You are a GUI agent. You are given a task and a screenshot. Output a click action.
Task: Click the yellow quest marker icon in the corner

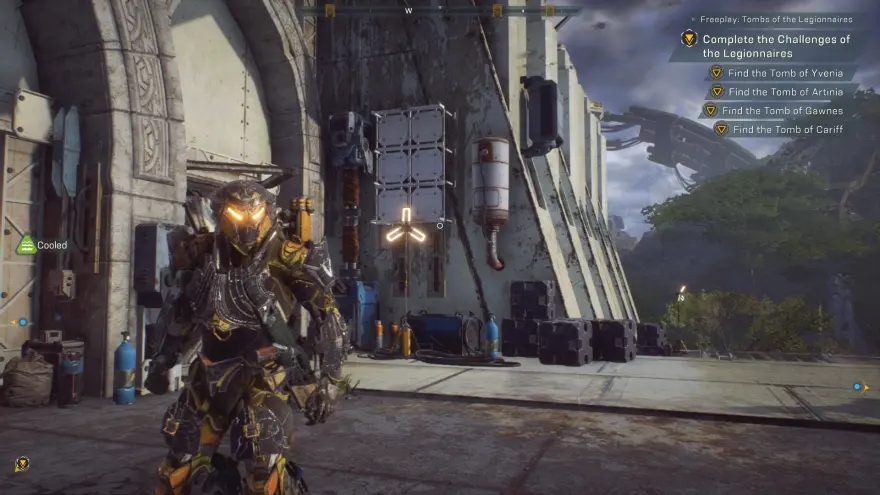(22, 463)
